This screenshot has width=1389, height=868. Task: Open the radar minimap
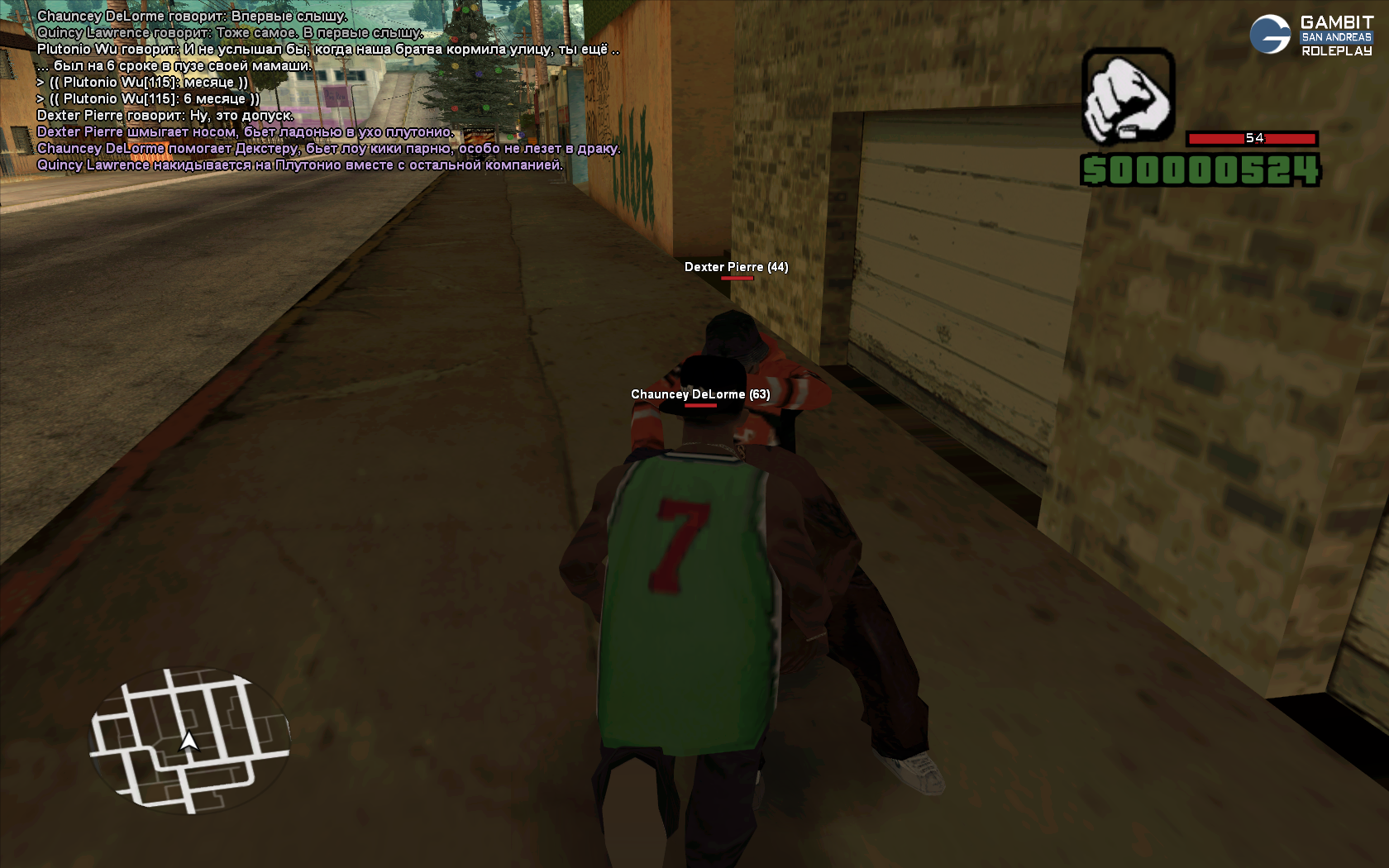tap(189, 740)
